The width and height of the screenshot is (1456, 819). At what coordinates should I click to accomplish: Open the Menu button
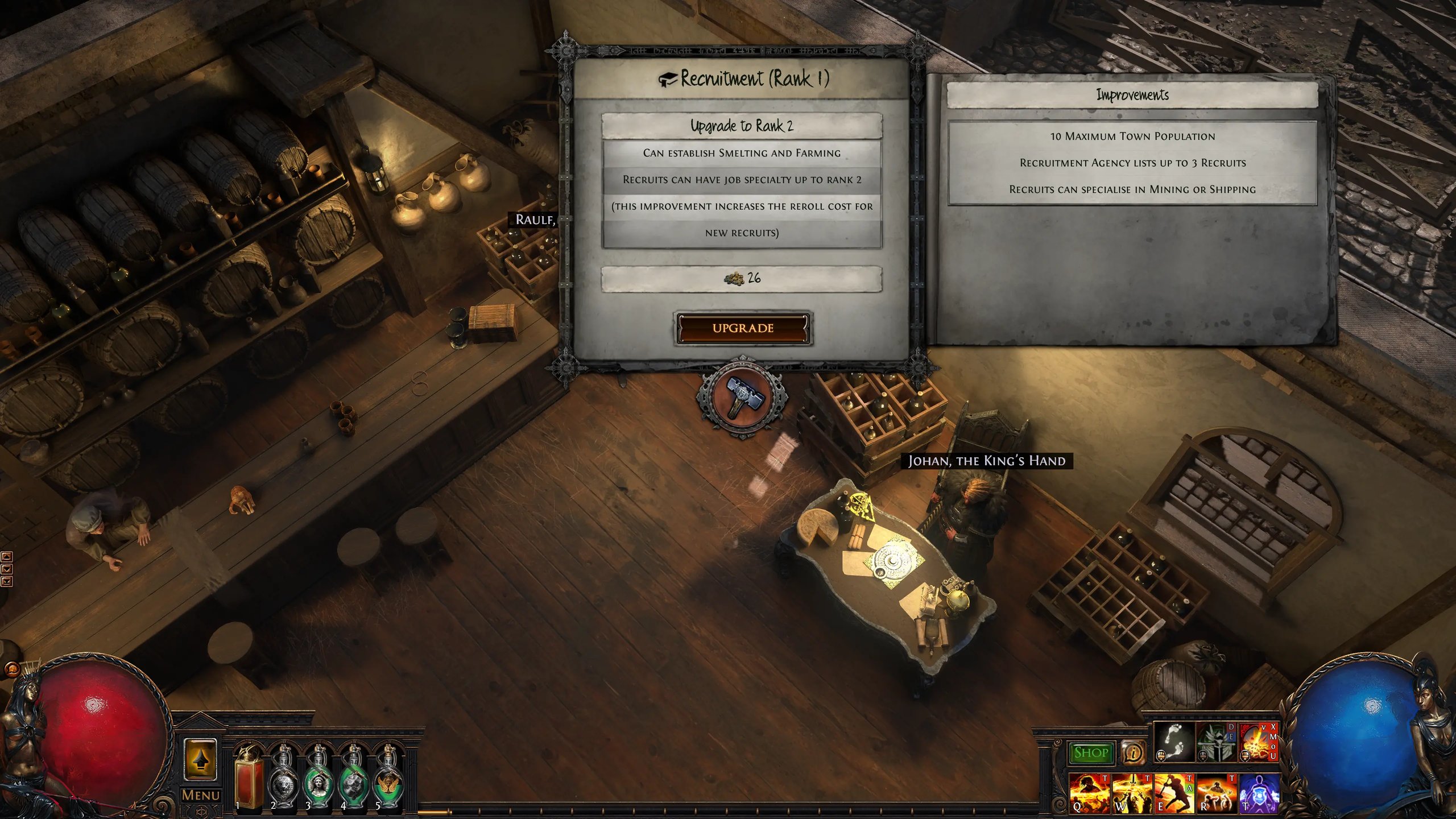201,795
